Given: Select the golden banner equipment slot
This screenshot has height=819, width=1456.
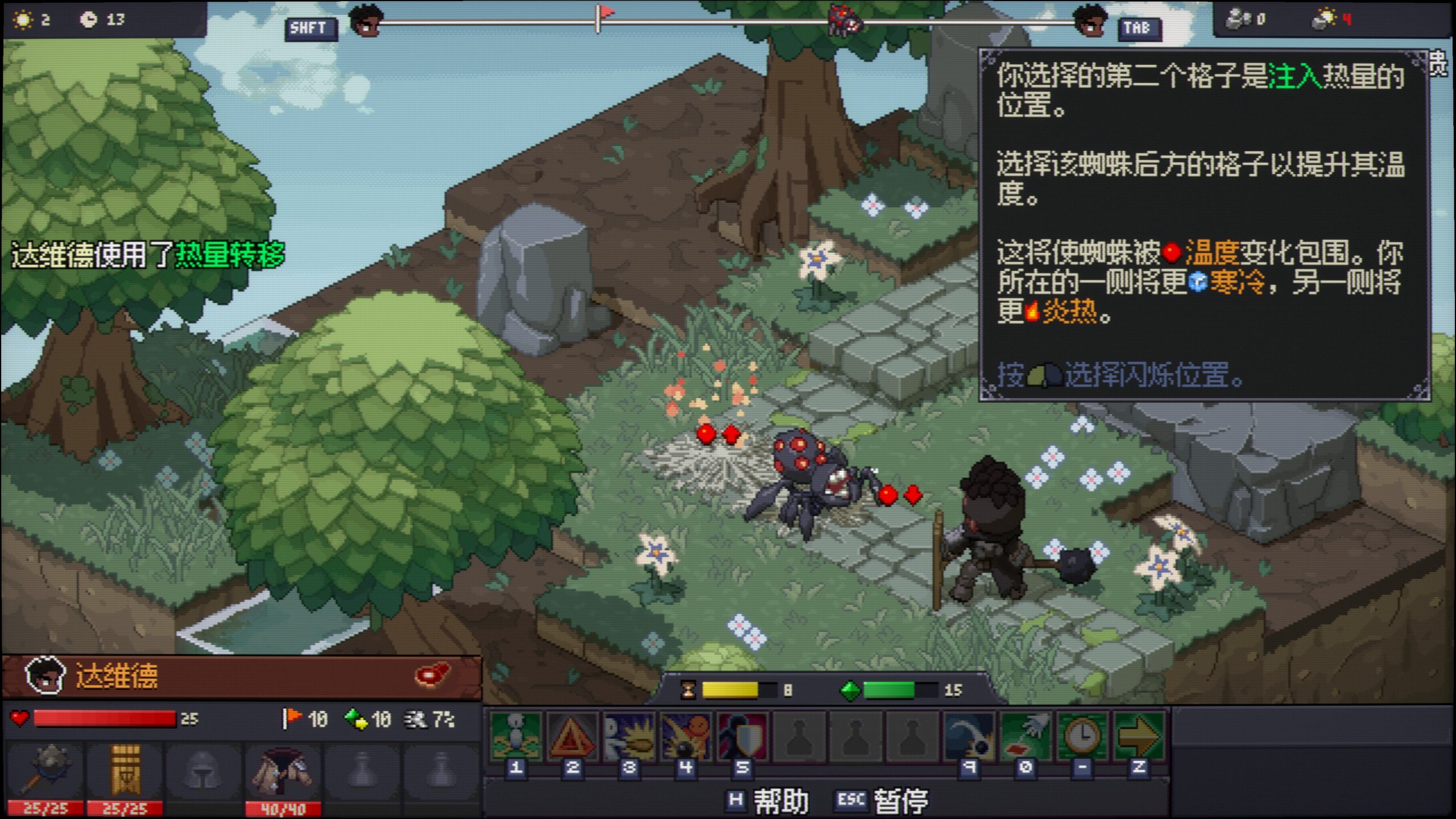Looking at the screenshot, I should 125,771.
